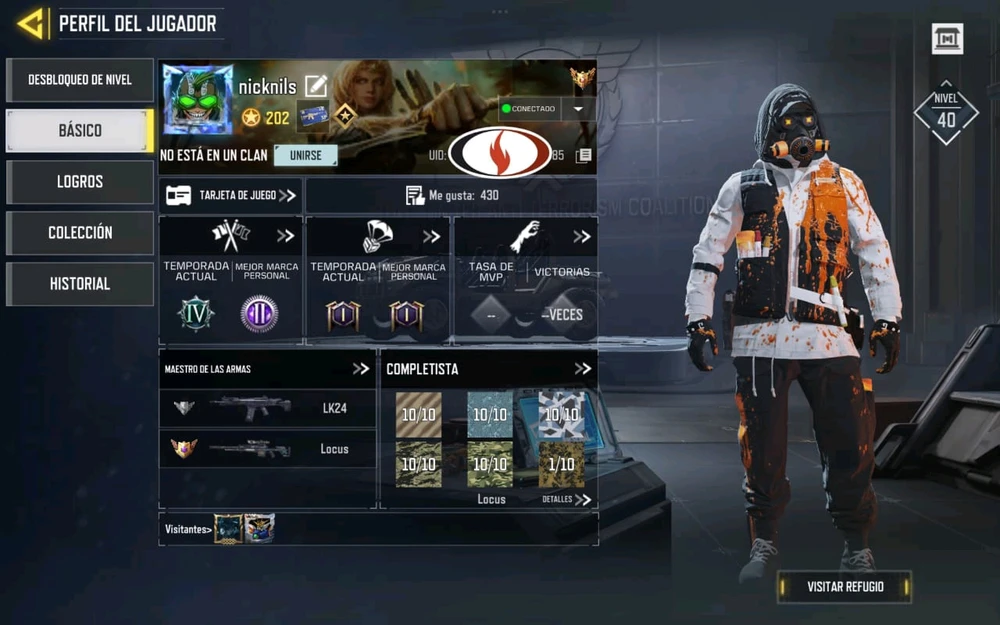This screenshot has width=1000, height=625.
Task: Open the Tarjeta de Juego
Action: (232, 196)
